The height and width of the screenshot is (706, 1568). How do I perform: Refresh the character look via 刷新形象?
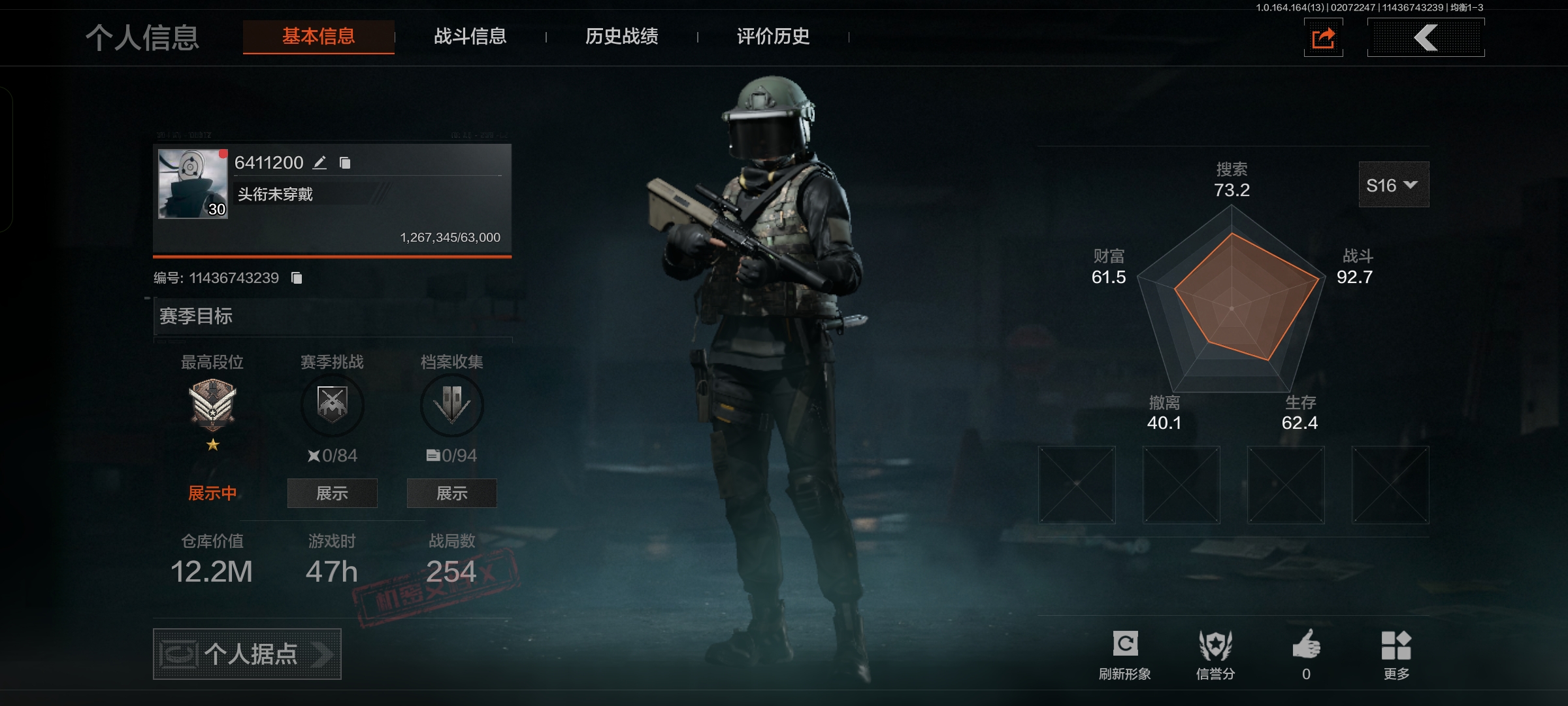(1125, 654)
